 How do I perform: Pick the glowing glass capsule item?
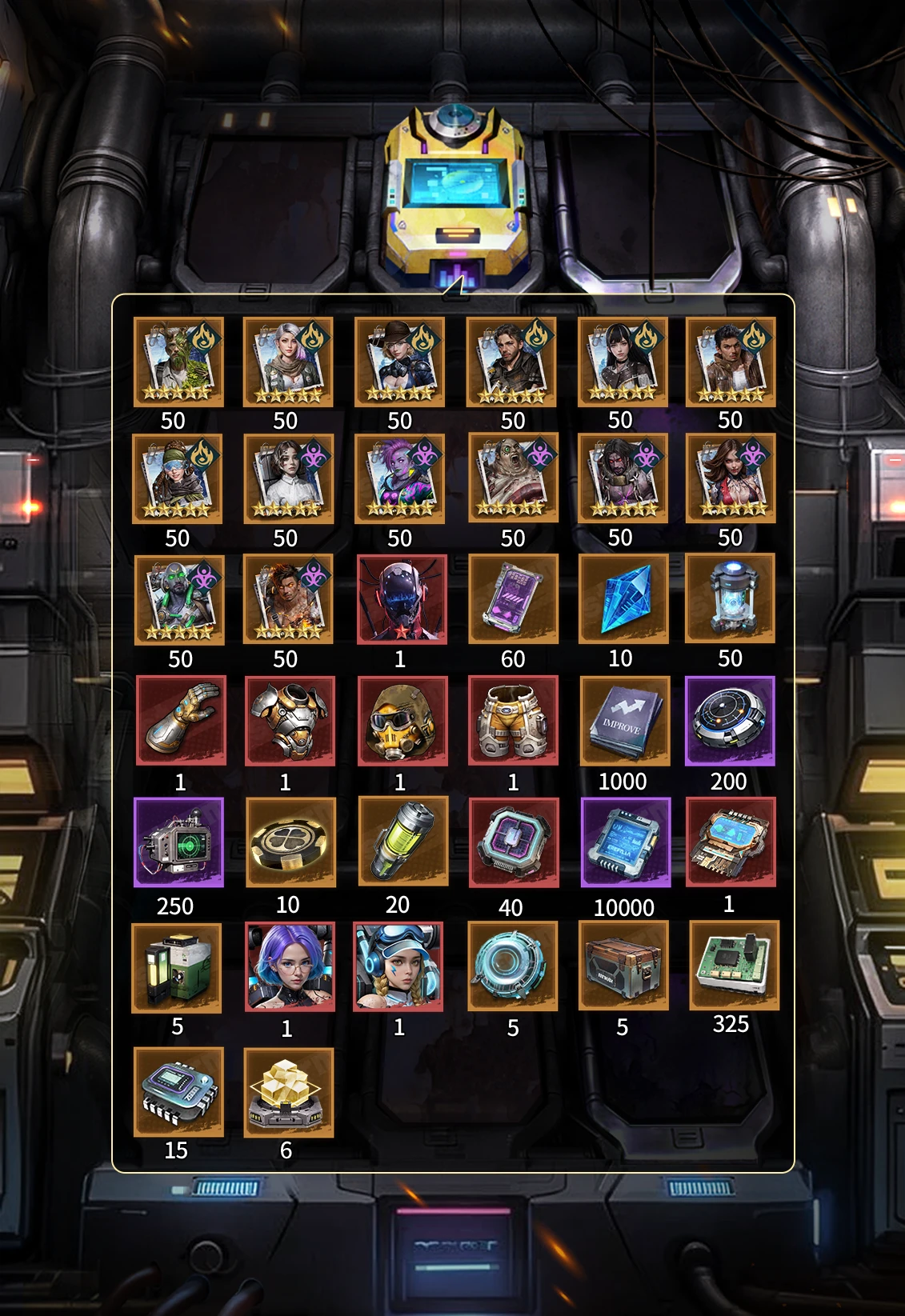(730, 598)
